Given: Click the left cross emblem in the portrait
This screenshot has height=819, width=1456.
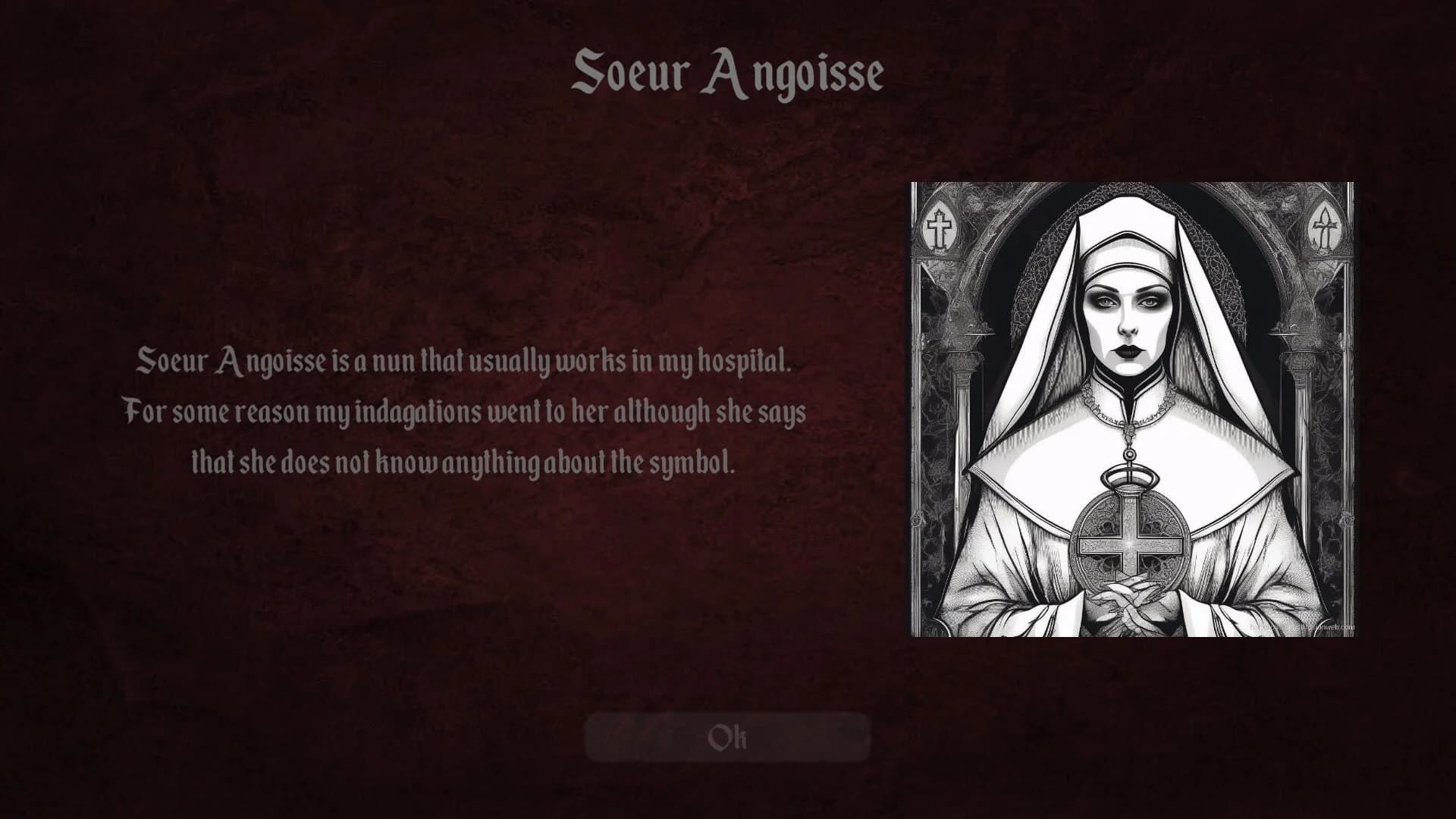Looking at the screenshot, I should tap(940, 227).
